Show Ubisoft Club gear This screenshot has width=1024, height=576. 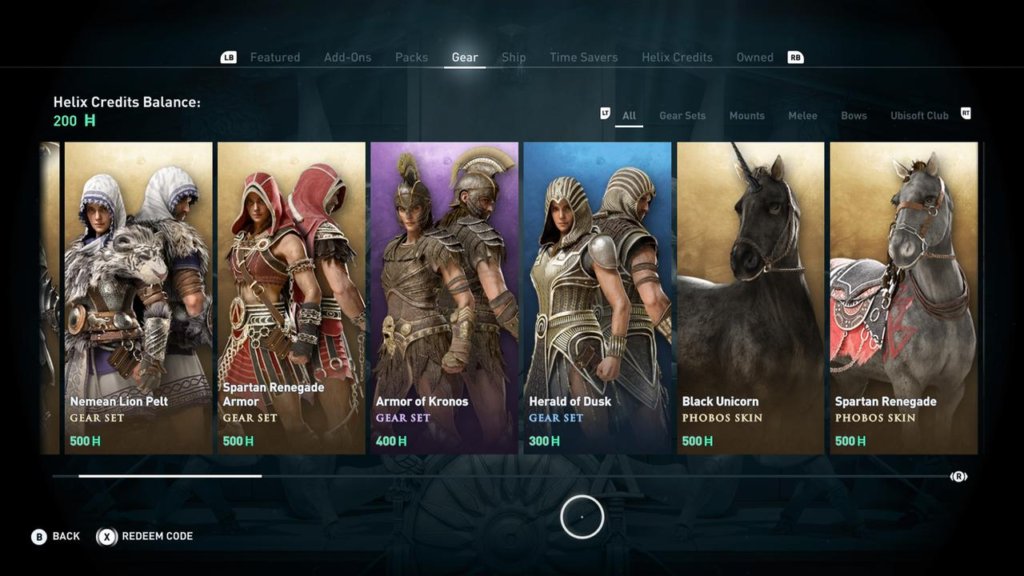(919, 116)
